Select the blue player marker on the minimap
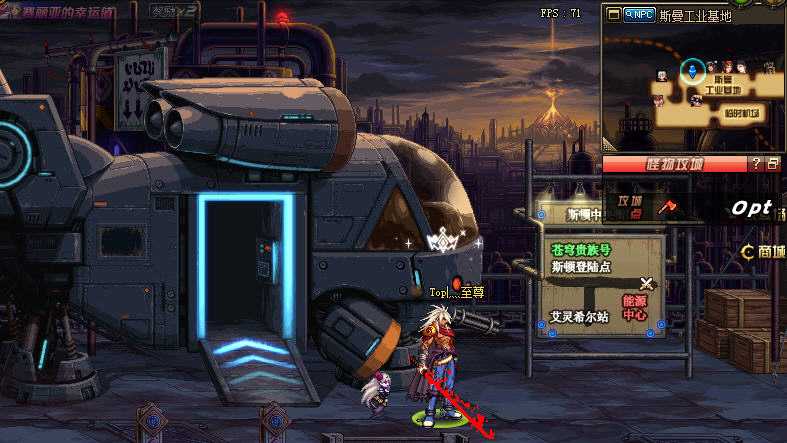The width and height of the screenshot is (787, 443). click(690, 70)
